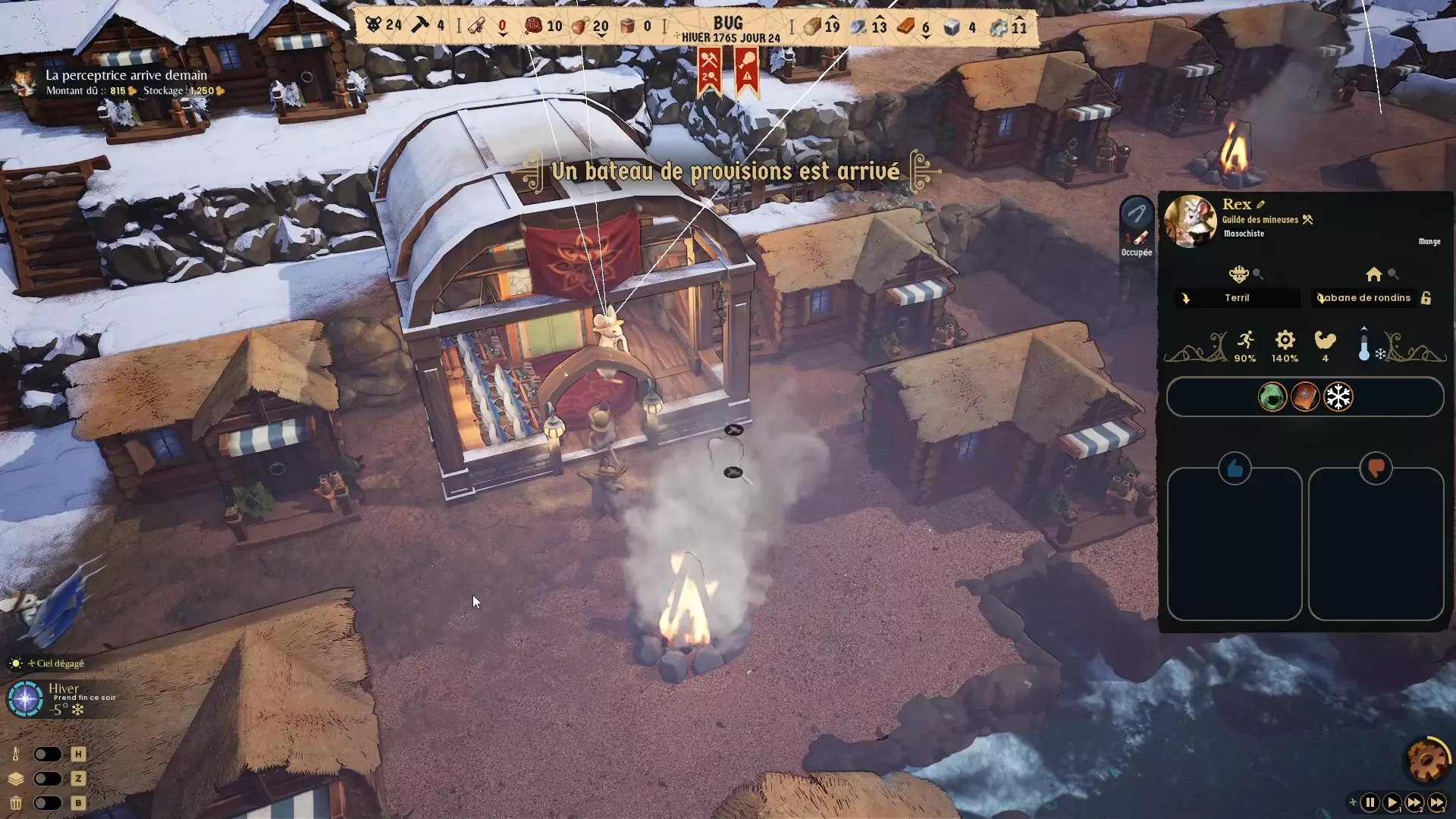Enable the layers Z overlay switch
The image size is (1456, 819).
(x=47, y=779)
